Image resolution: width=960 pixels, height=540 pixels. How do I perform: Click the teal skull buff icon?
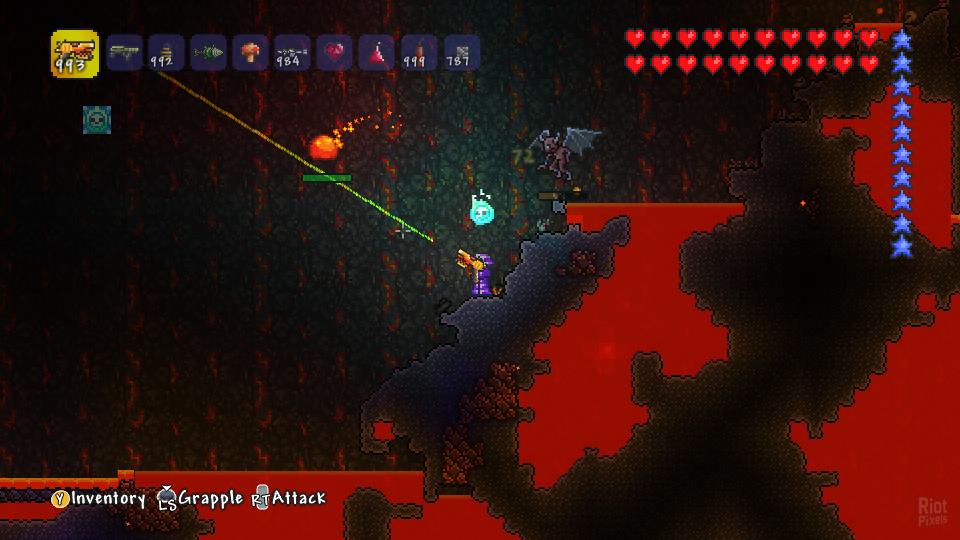coord(97,120)
